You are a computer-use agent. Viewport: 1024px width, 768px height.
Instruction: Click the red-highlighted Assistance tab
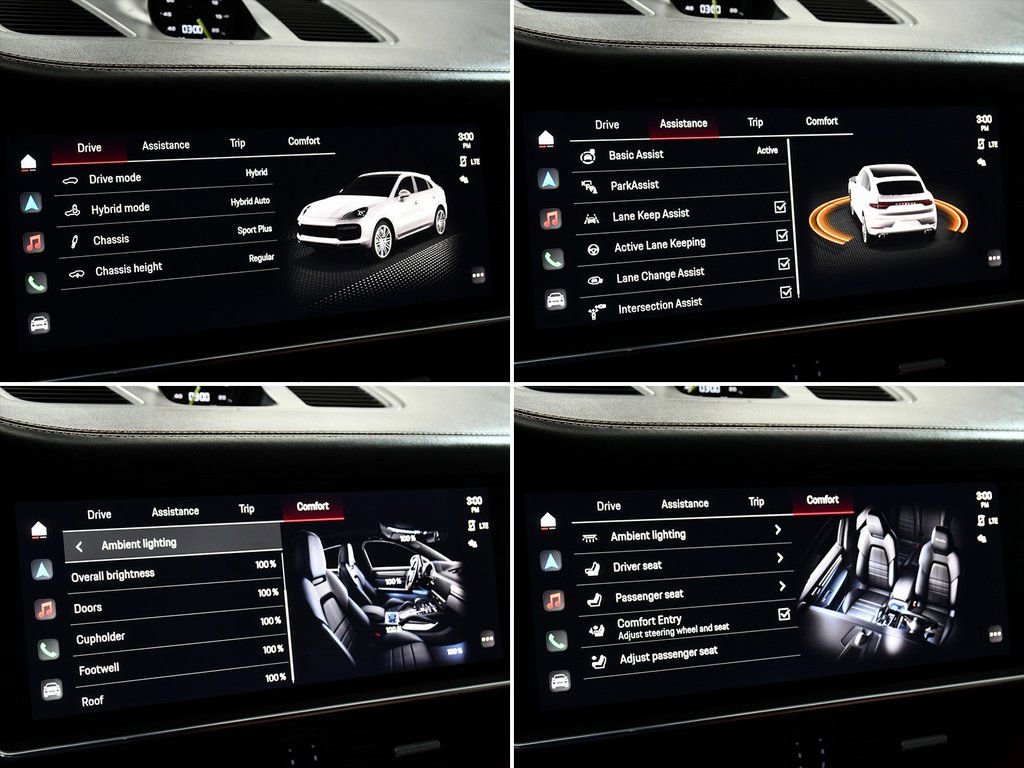[684, 124]
